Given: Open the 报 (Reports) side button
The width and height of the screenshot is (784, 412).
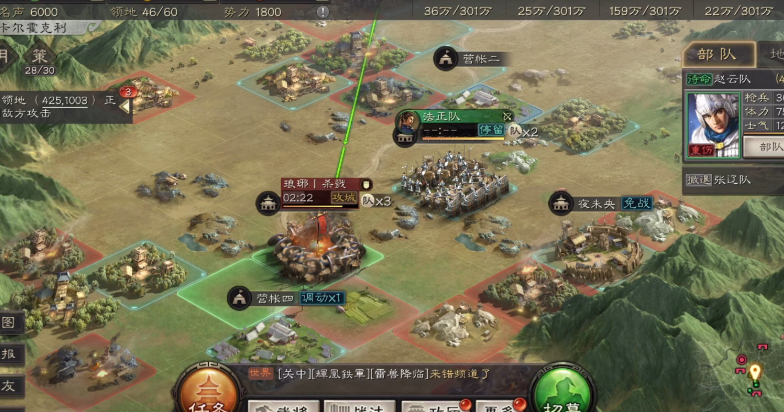Looking at the screenshot, I should click(8, 353).
